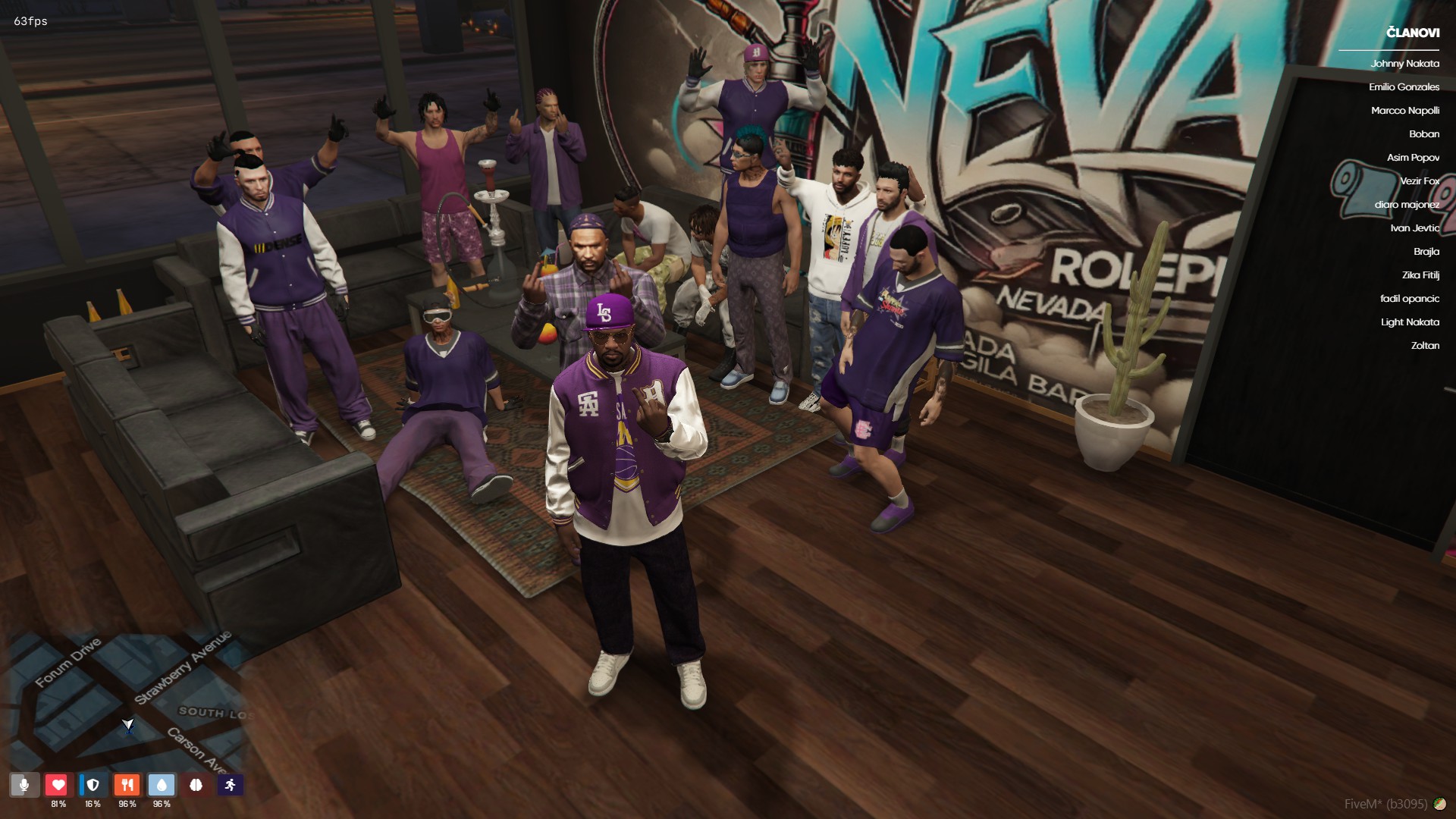Select Asim Popov from the list

click(1415, 158)
